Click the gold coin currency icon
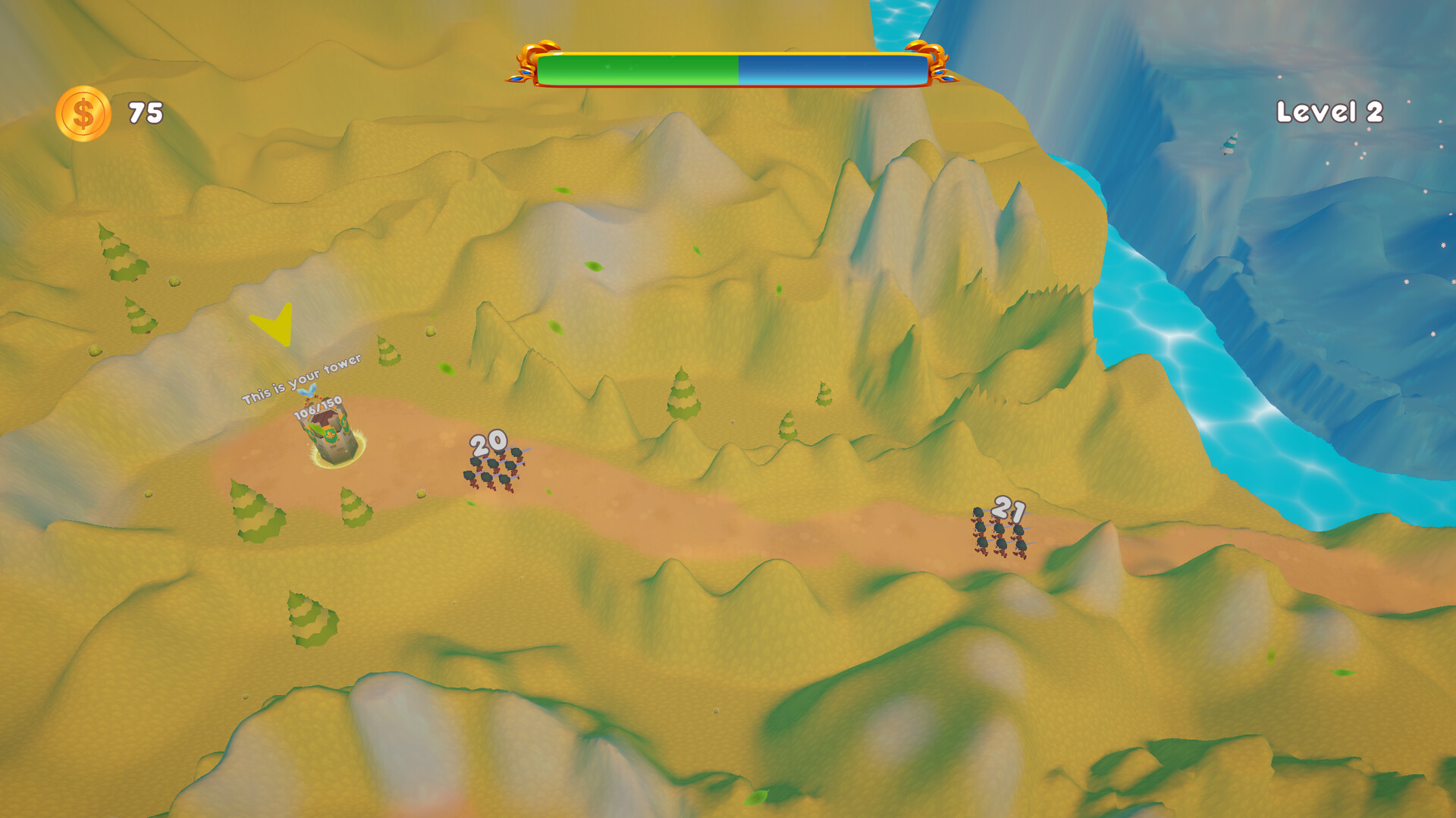 [83, 111]
